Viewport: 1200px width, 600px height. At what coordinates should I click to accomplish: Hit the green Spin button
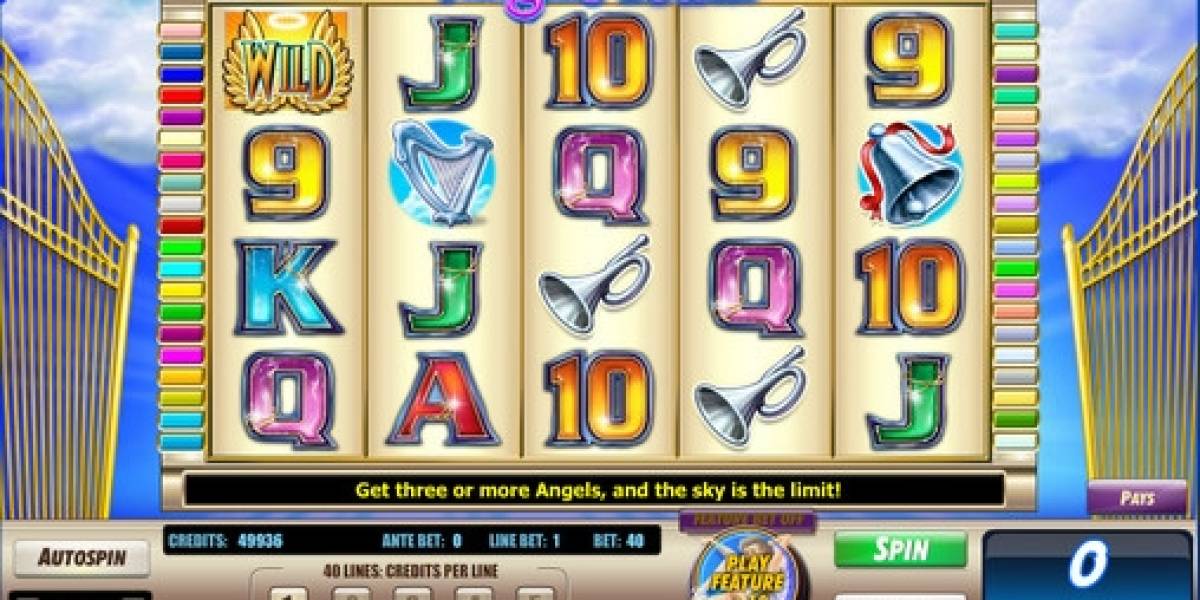[x=900, y=549]
